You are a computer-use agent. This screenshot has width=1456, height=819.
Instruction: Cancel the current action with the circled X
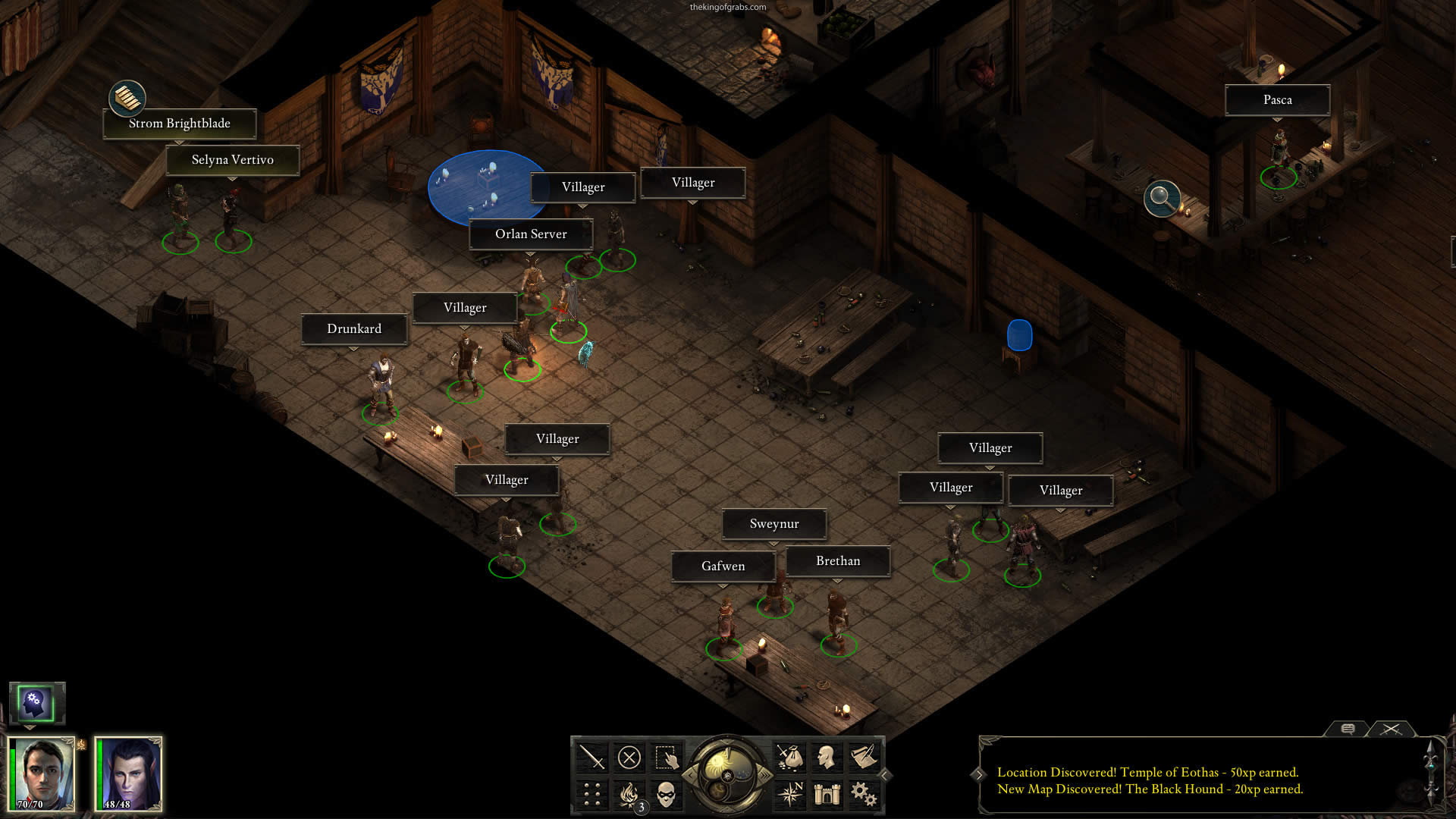(x=629, y=758)
